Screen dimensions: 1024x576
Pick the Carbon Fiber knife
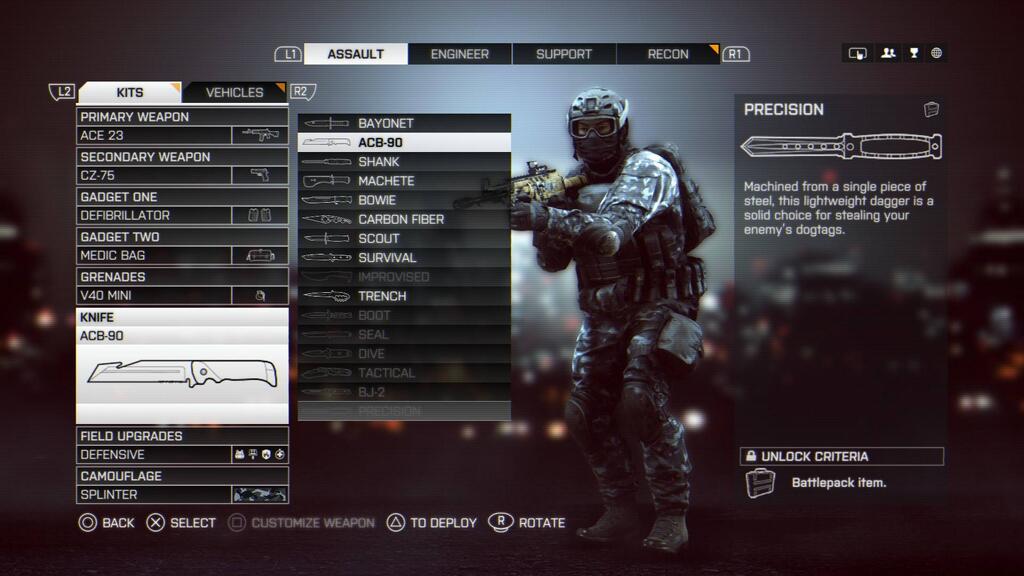coord(404,219)
